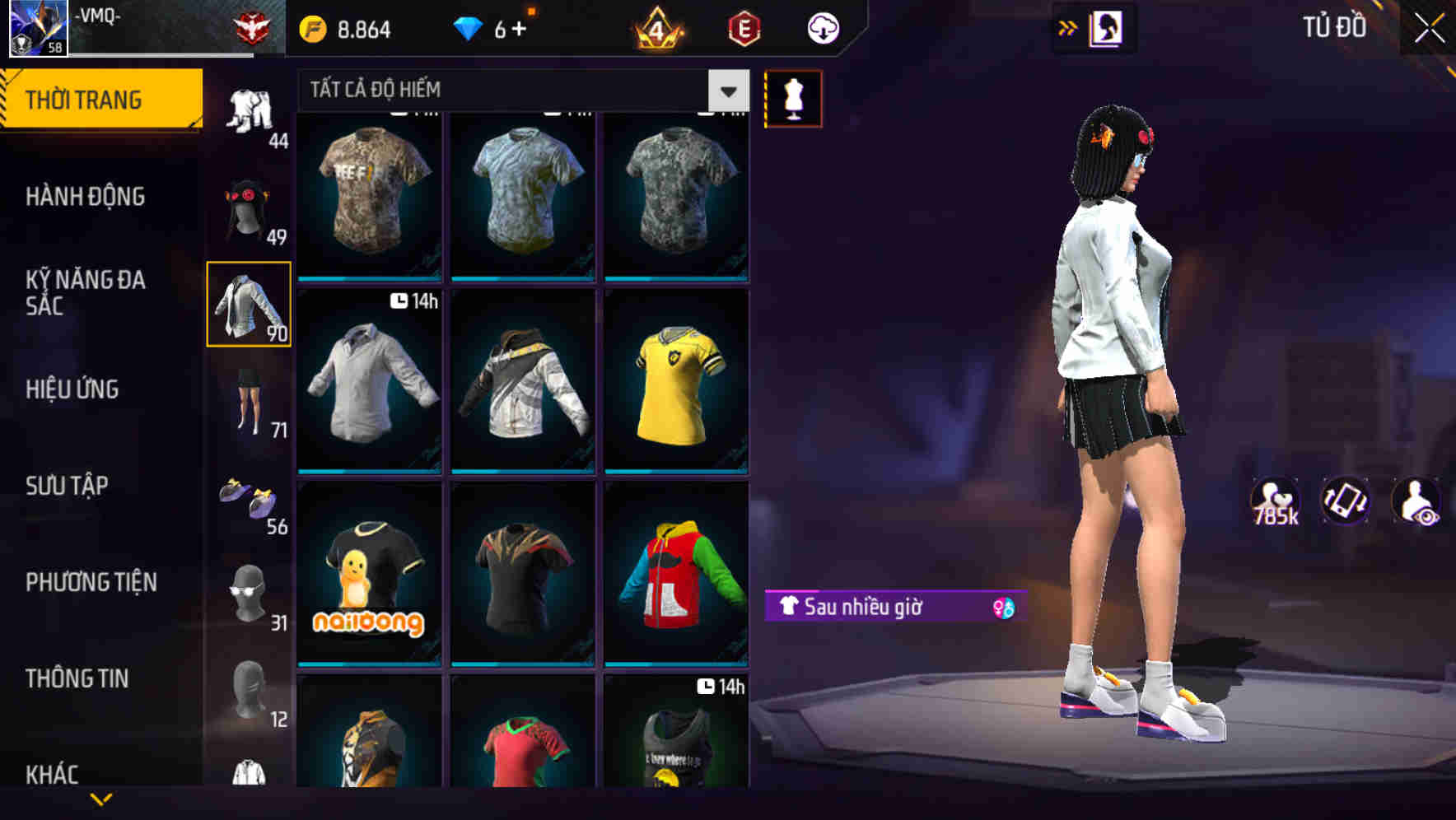The width and height of the screenshot is (1456, 820).
Task: Click the cloud download button
Action: point(821,27)
